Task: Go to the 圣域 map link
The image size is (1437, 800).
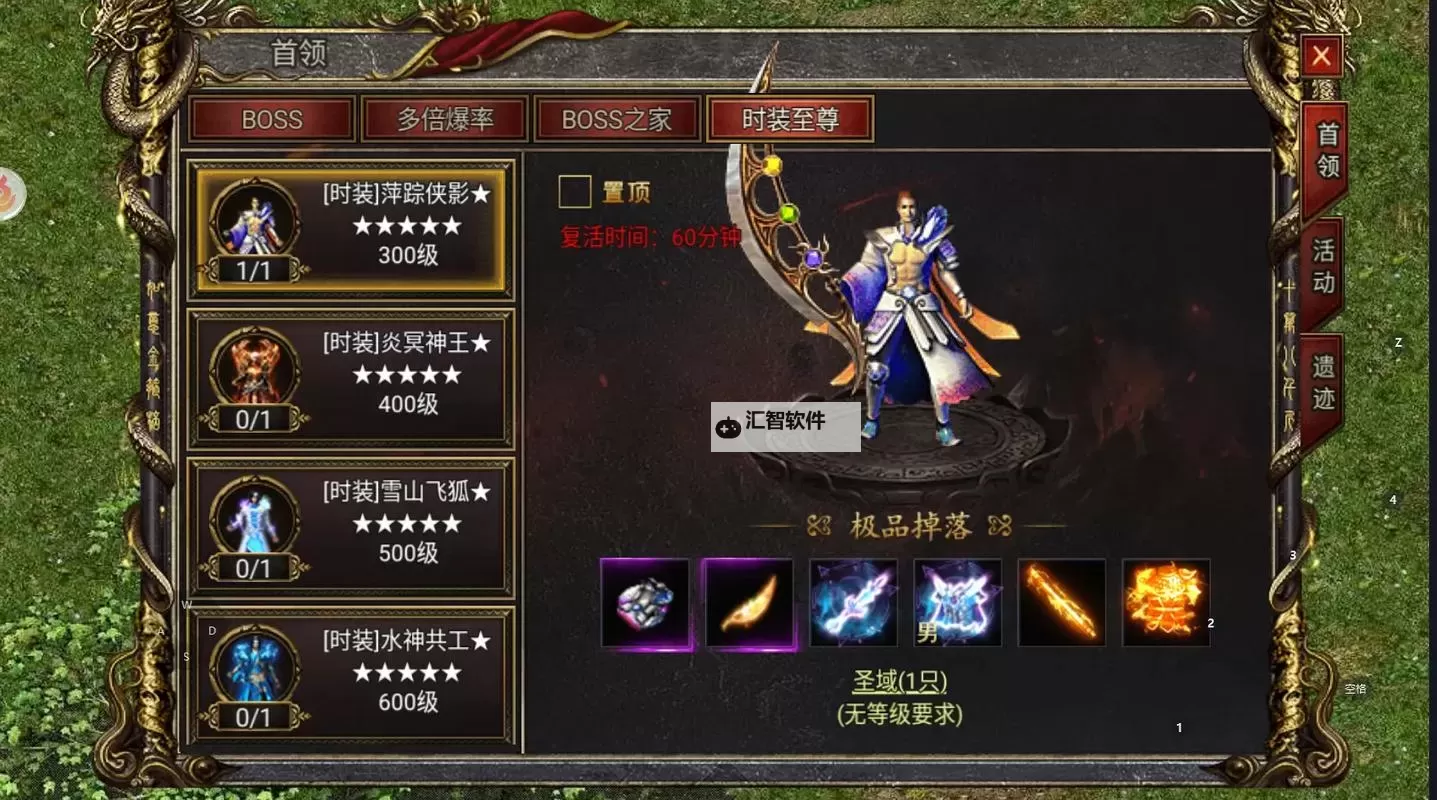Action: (899, 682)
